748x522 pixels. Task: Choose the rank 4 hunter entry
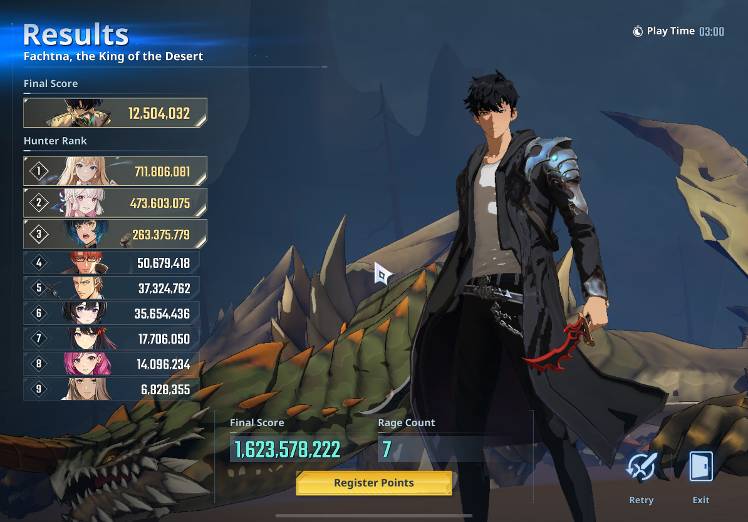[111, 263]
